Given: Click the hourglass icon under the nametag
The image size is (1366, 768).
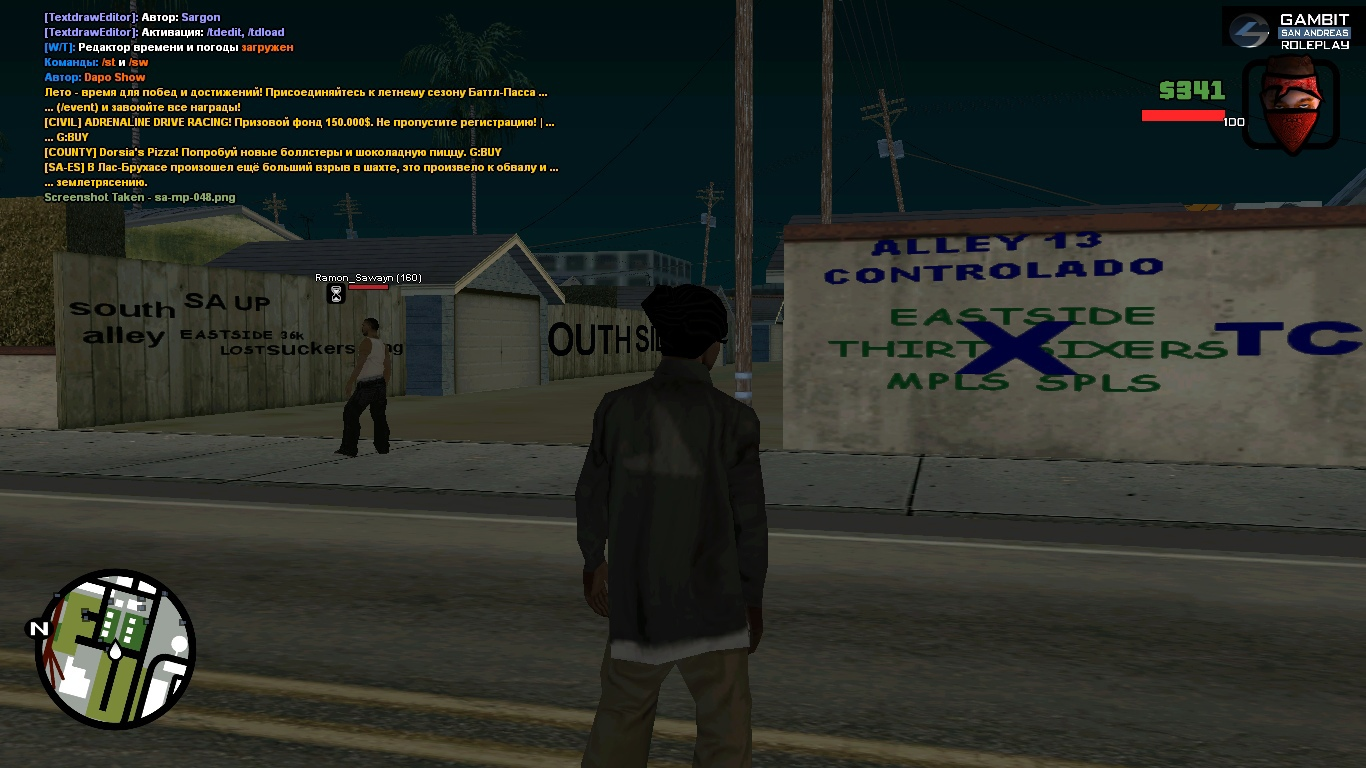Looking at the screenshot, I should 337,294.
